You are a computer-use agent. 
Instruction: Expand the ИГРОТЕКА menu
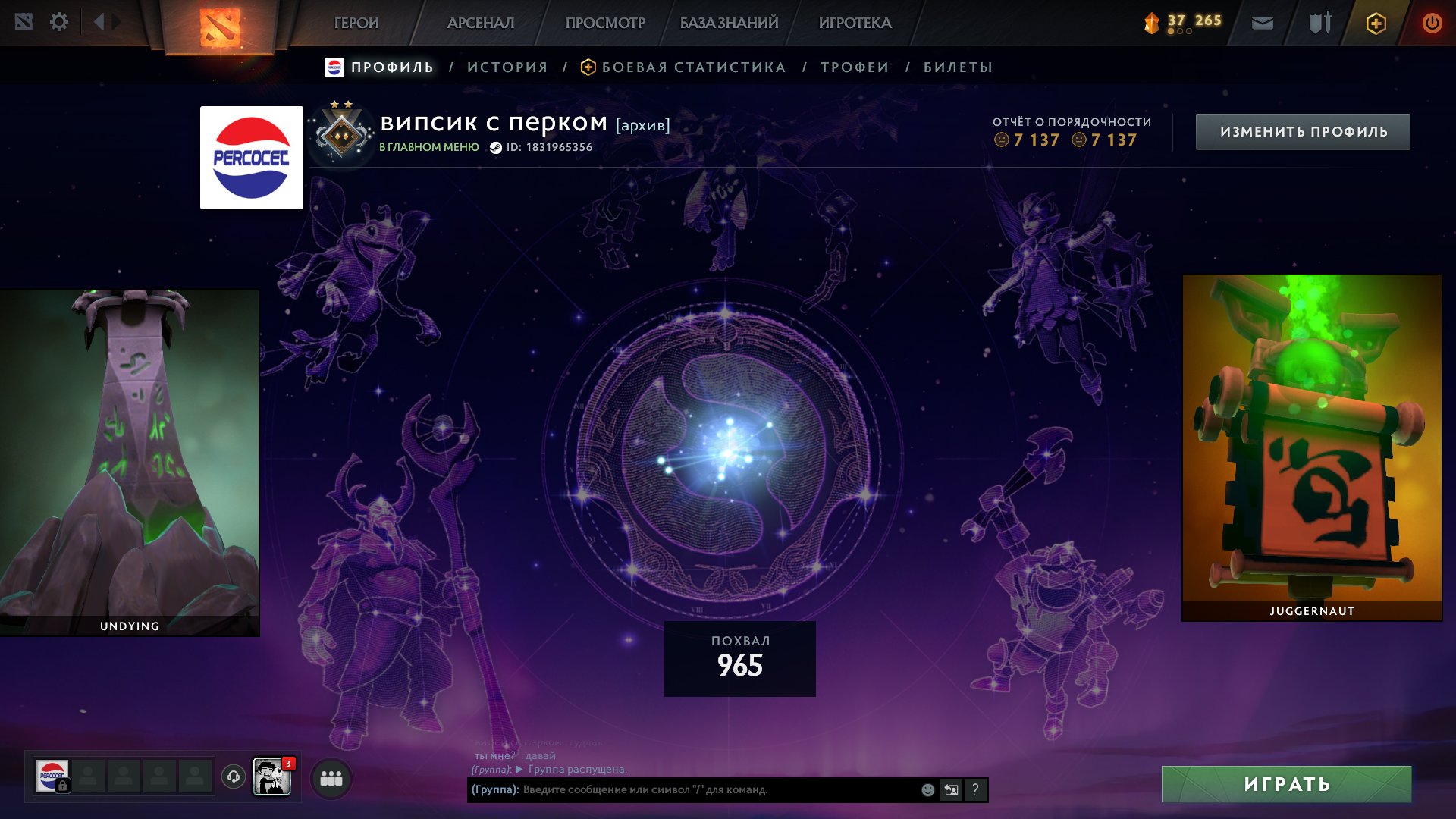tap(856, 23)
